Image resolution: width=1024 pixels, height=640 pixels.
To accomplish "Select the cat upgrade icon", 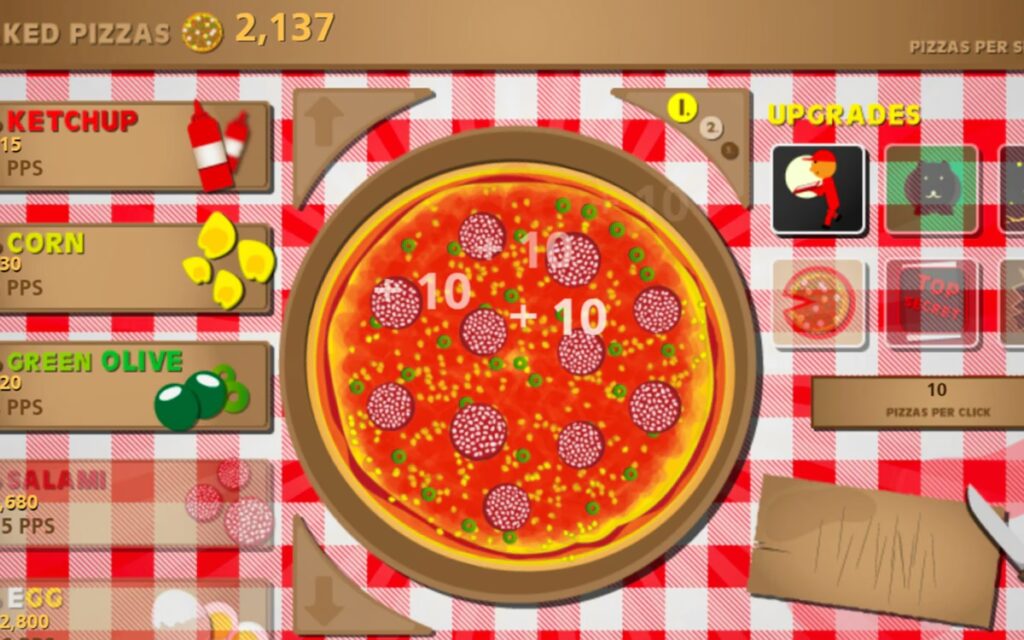I will pos(931,190).
